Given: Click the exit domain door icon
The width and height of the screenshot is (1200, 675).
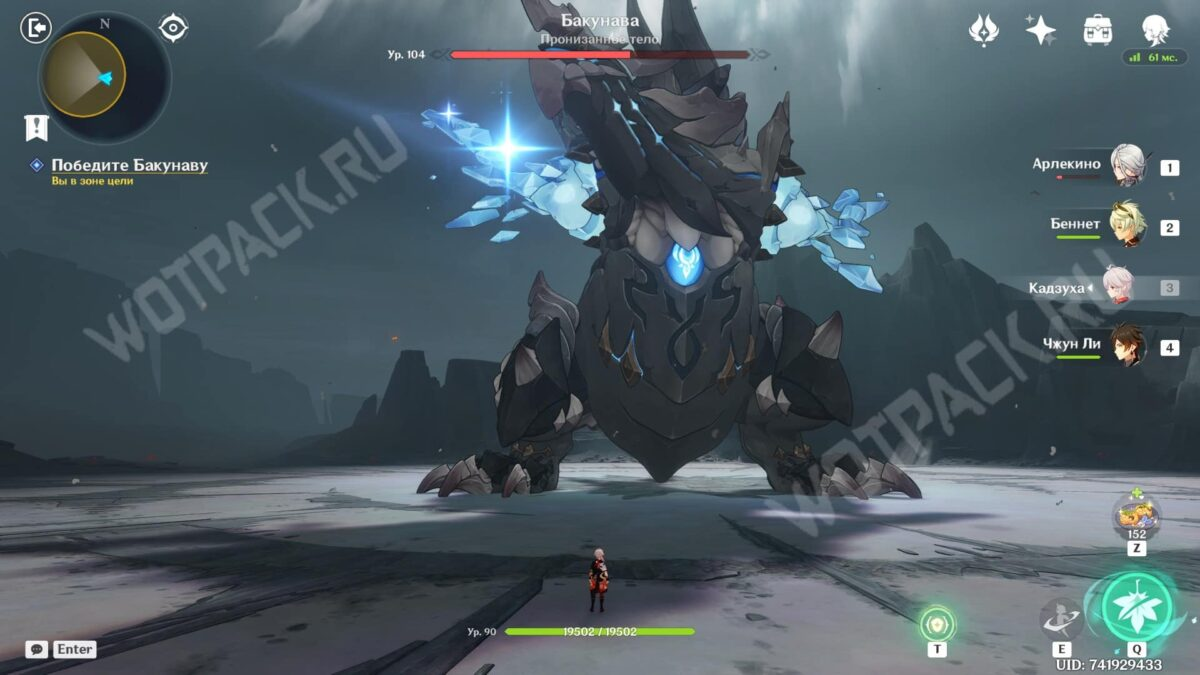Looking at the screenshot, I should click(35, 28).
